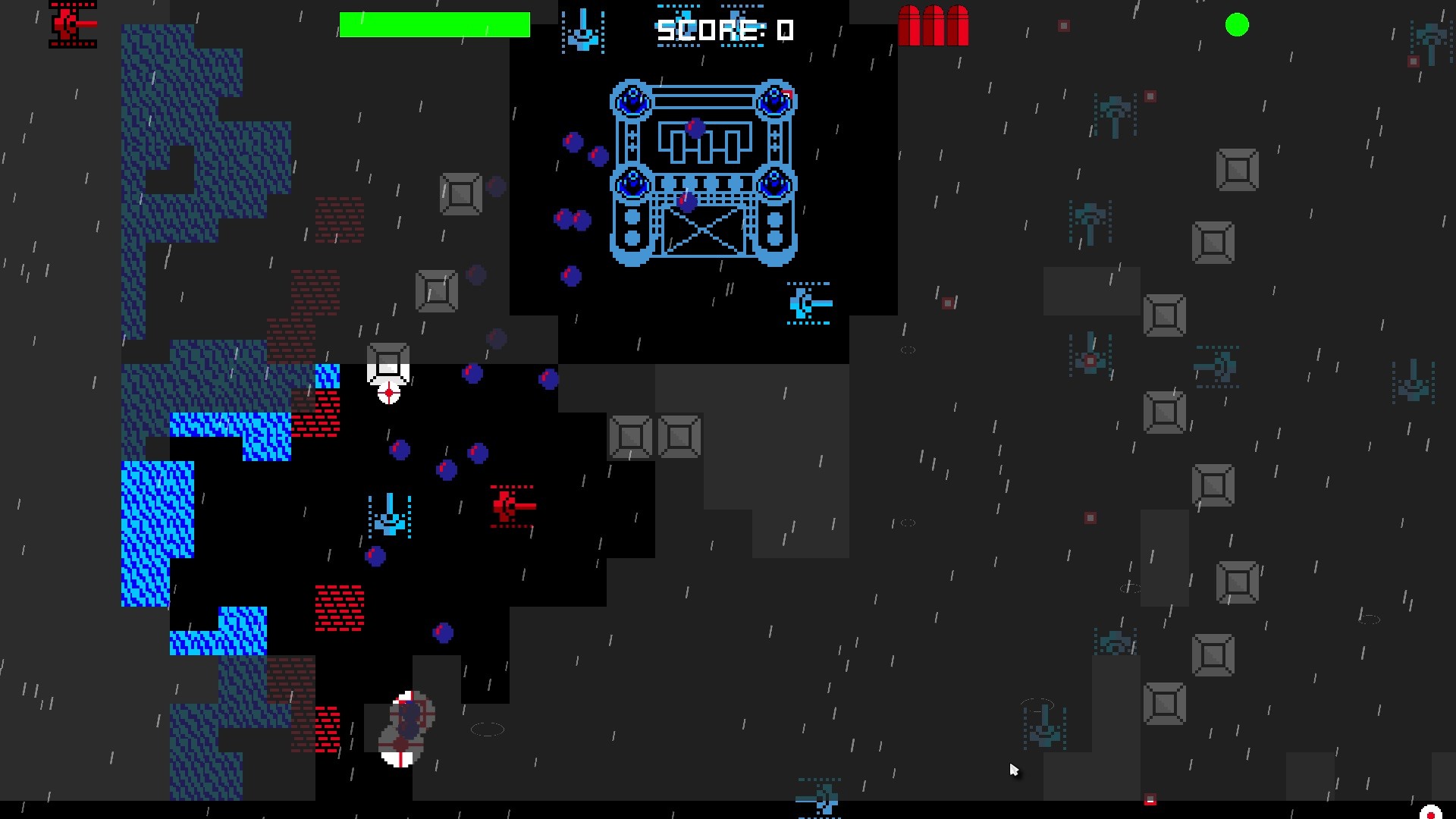Click the blue cannon at arena bottom-right
The image size is (1456, 819).
(x=808, y=303)
